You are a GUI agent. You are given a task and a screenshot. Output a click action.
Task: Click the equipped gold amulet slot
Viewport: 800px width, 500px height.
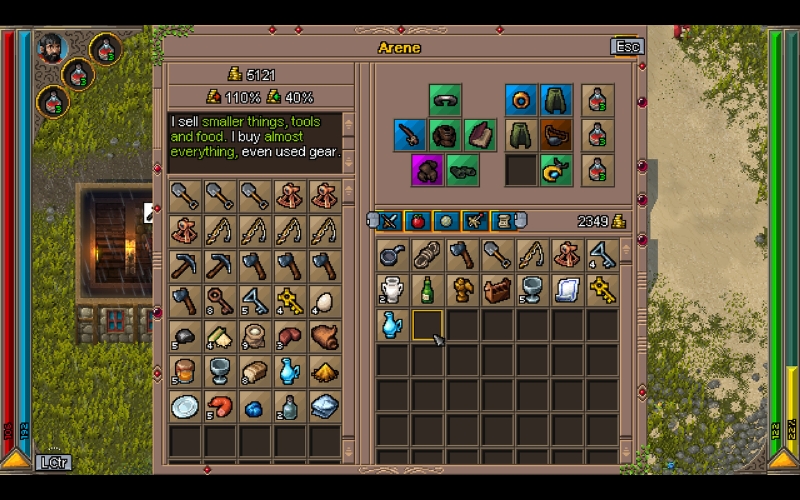(x=556, y=170)
